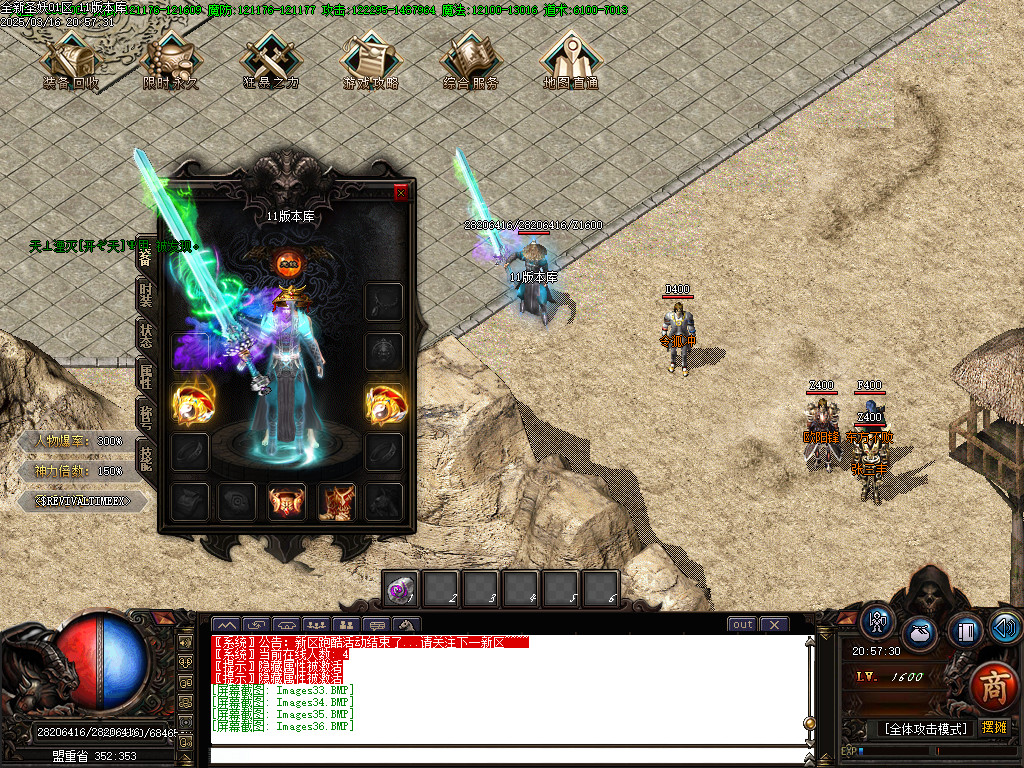Switch to the 状态 status tab
This screenshot has width=1024, height=768.
pos(146,335)
